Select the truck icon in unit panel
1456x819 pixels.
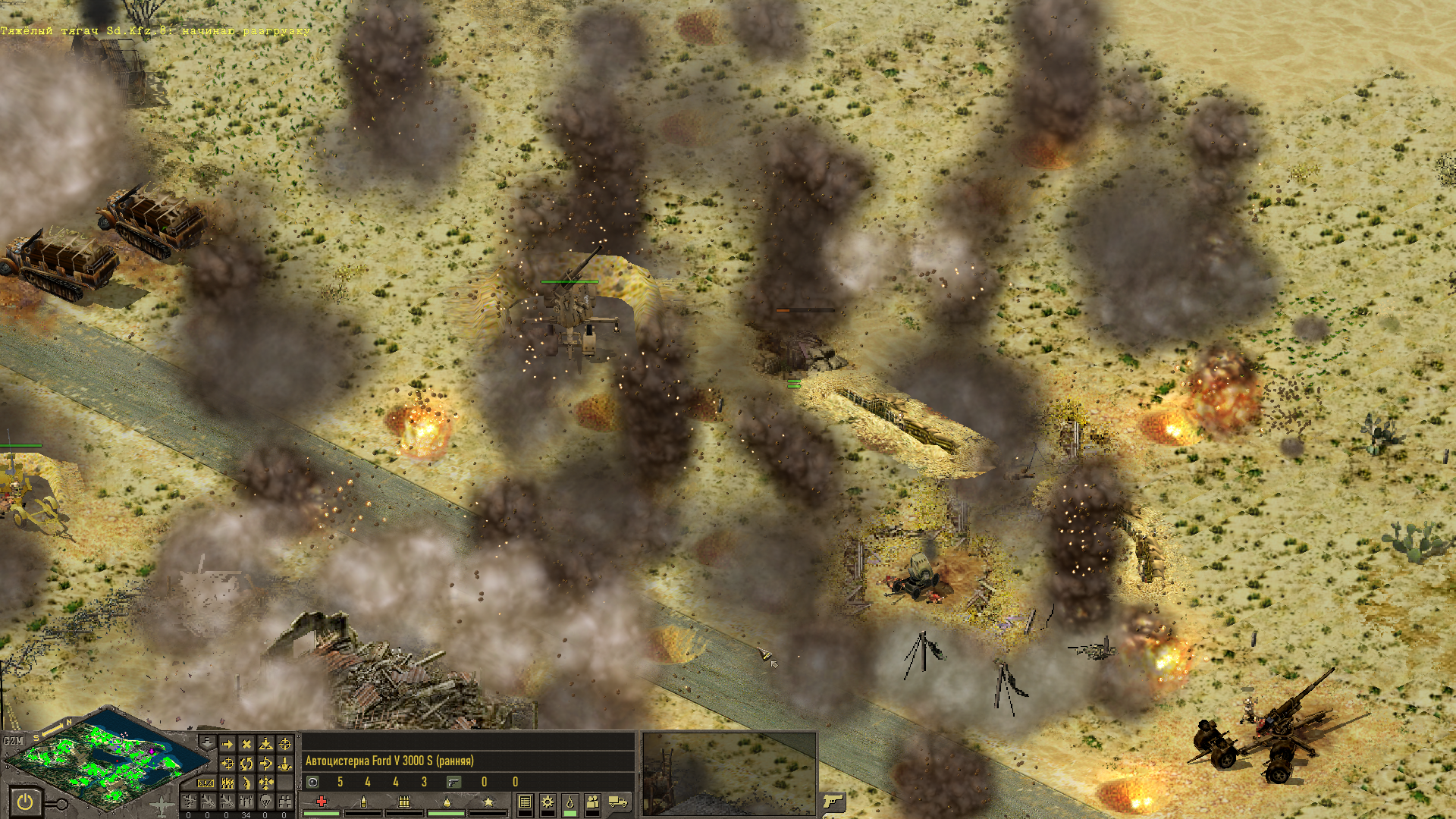pos(618,802)
